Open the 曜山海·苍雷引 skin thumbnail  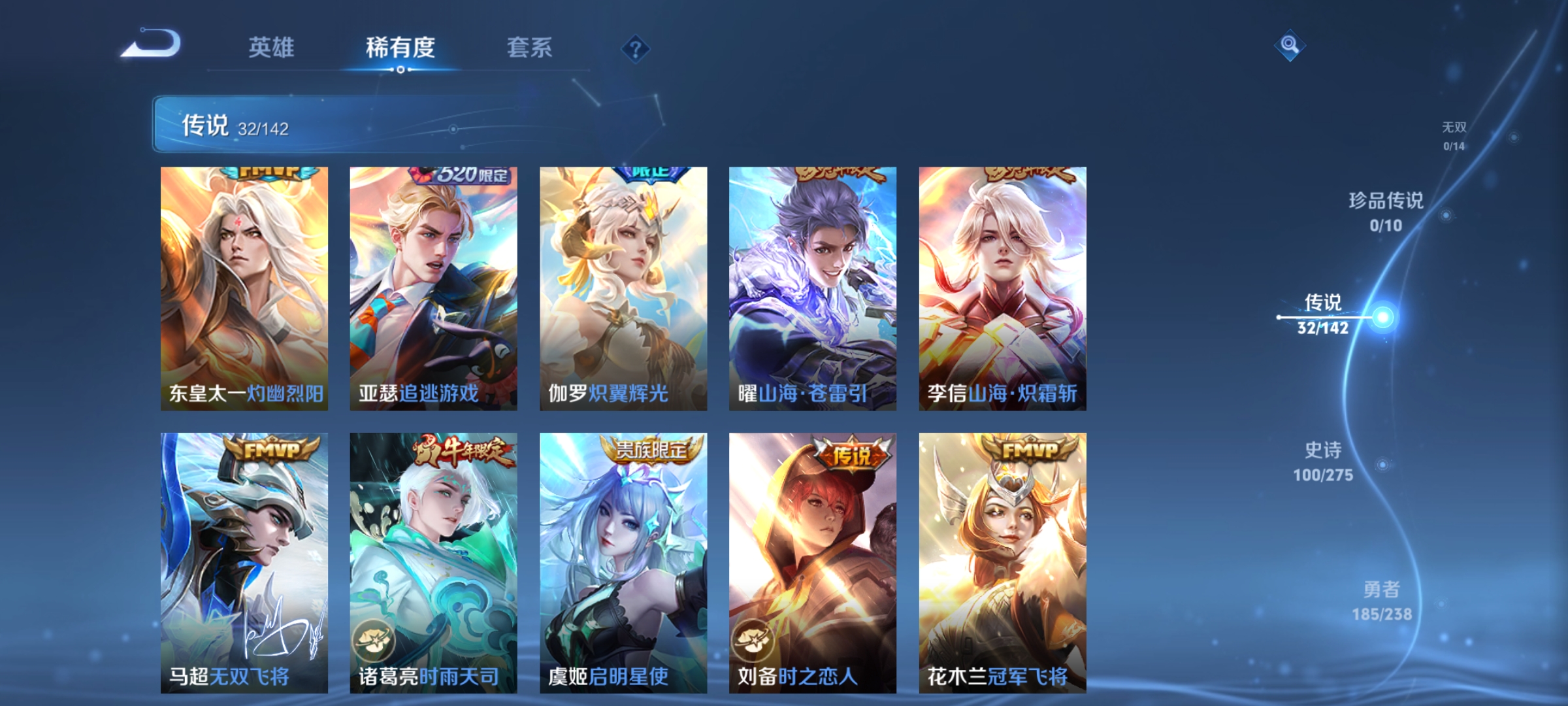(x=813, y=288)
